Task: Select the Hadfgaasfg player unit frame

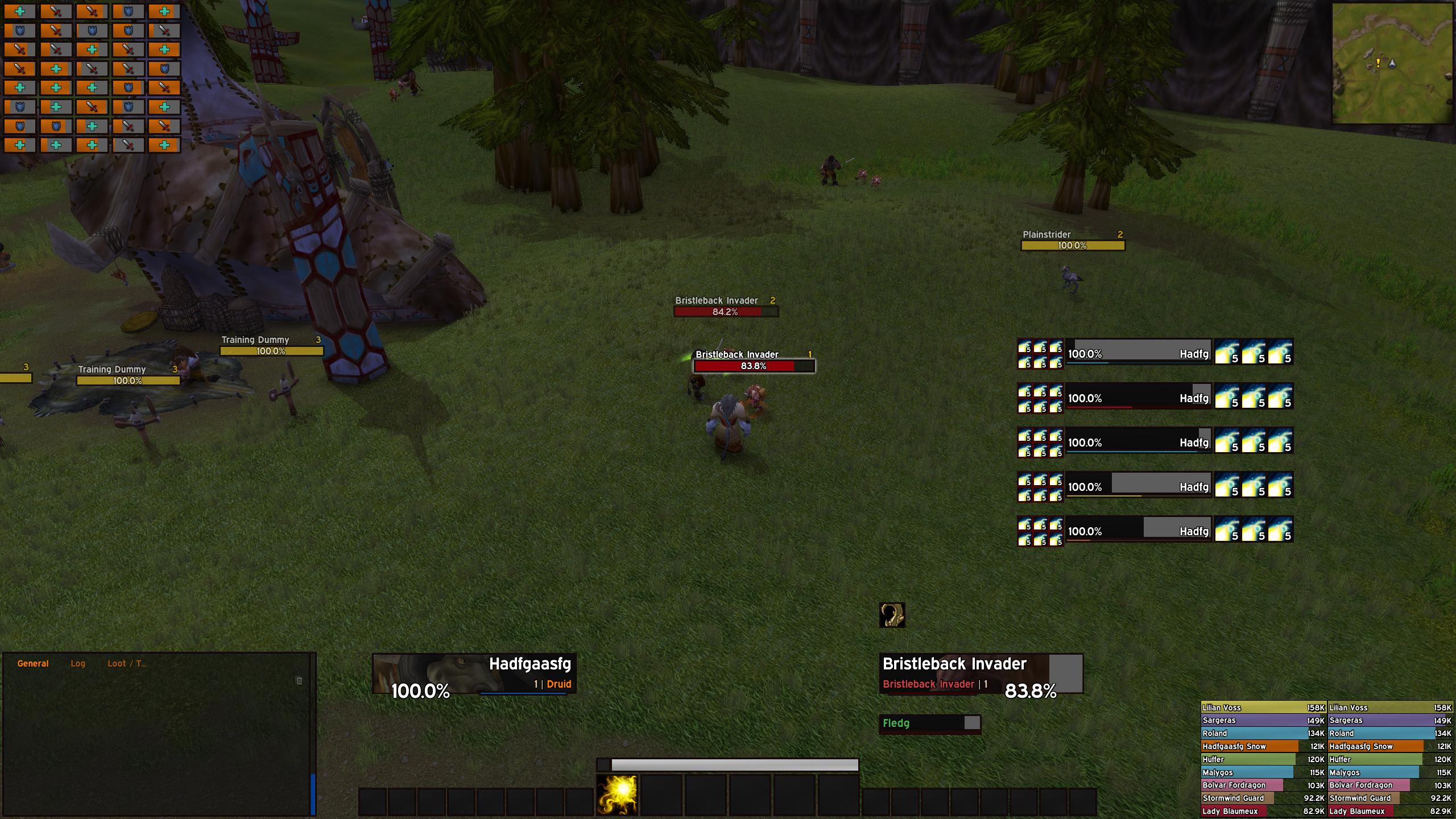Action: (x=474, y=674)
